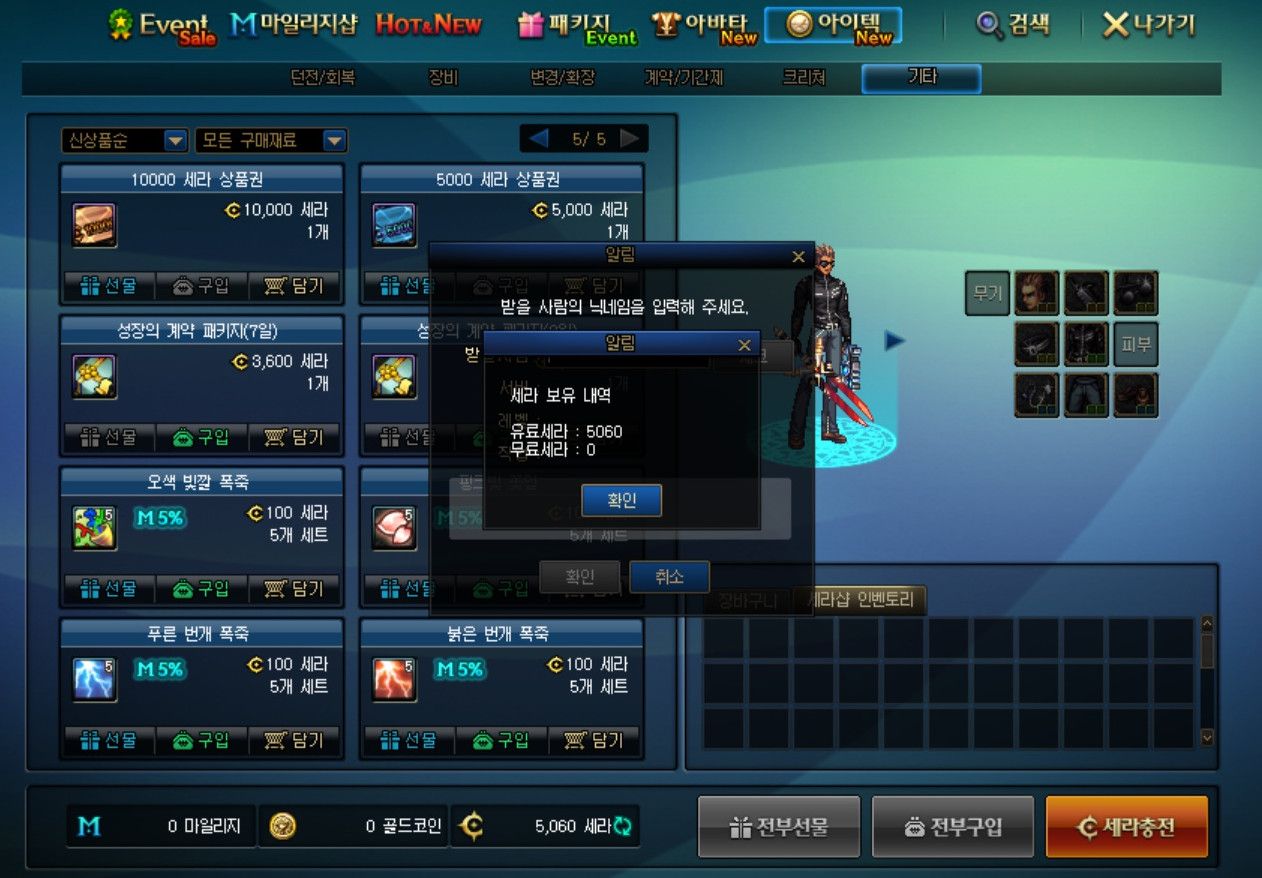Recharge currency with 세라충전

(1126, 827)
